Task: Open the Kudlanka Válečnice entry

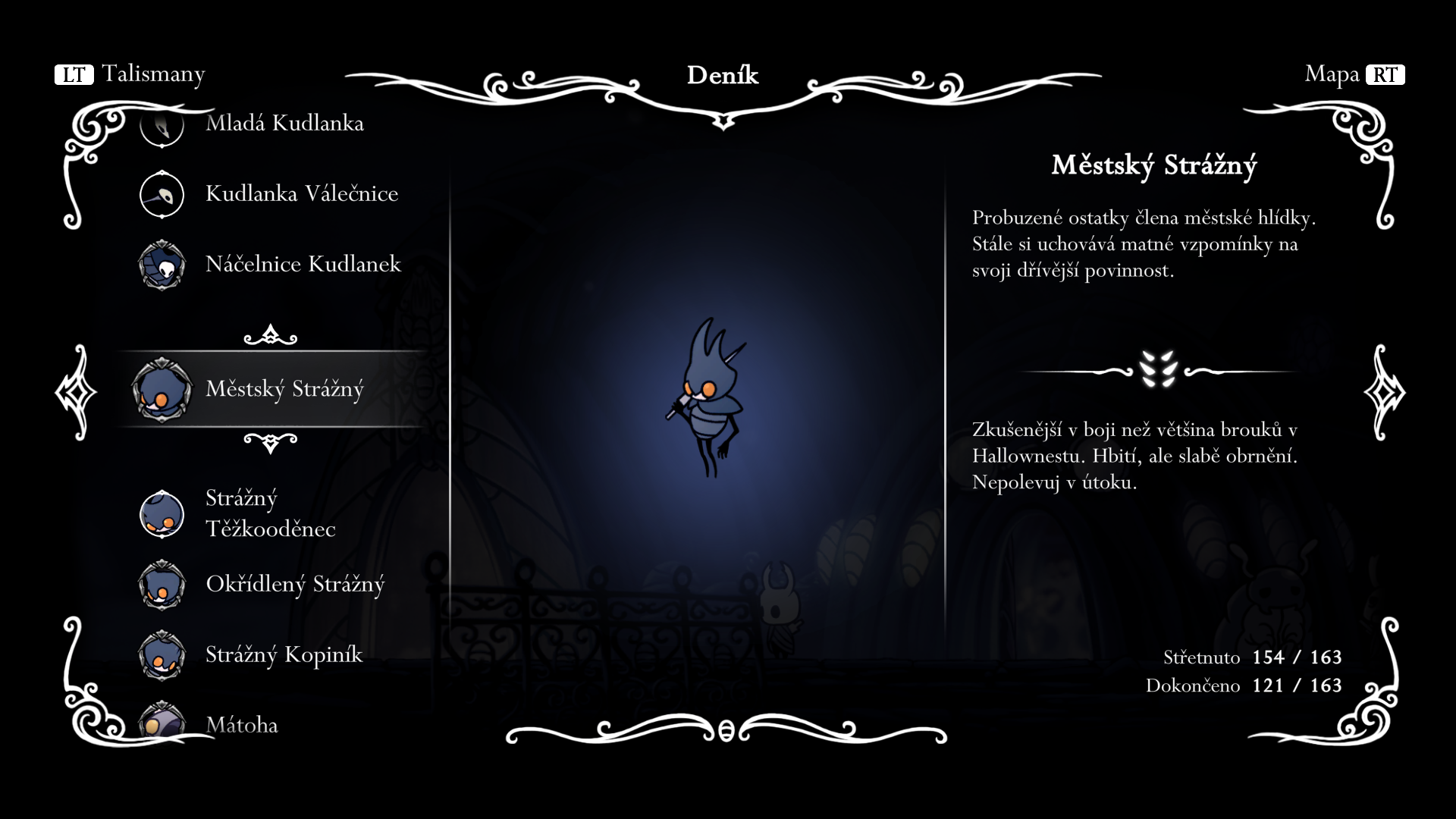Action: tap(301, 194)
